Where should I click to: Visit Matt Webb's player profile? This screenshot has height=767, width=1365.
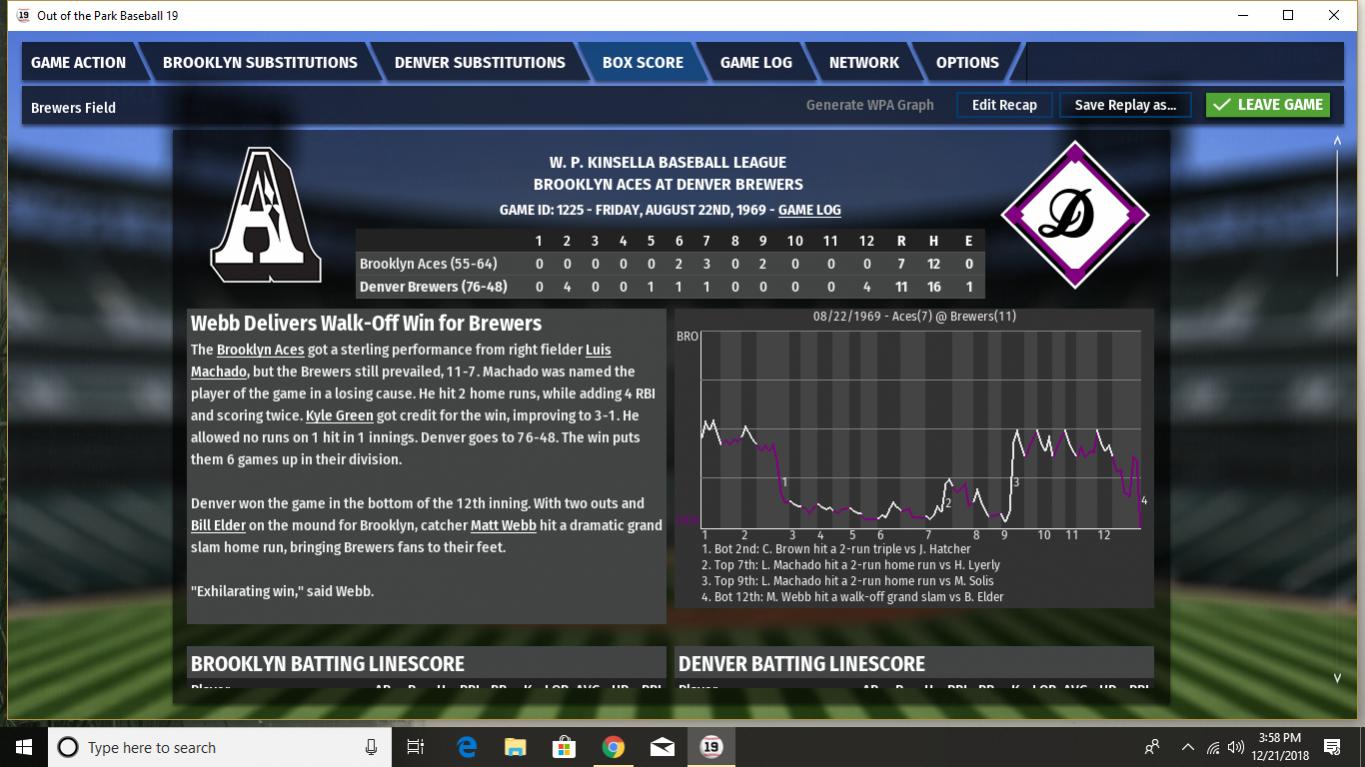point(503,526)
